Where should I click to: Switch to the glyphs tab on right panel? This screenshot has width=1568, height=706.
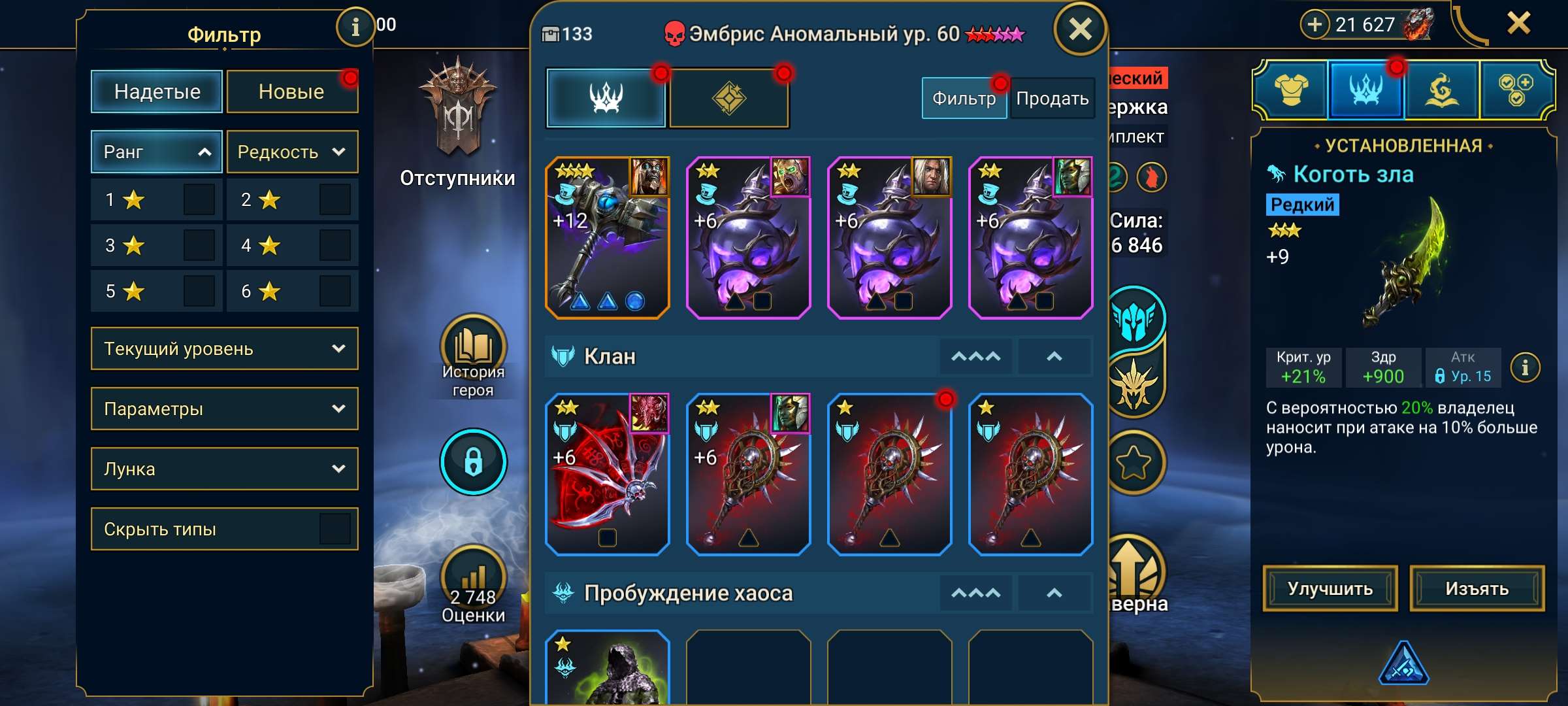pos(1442,90)
